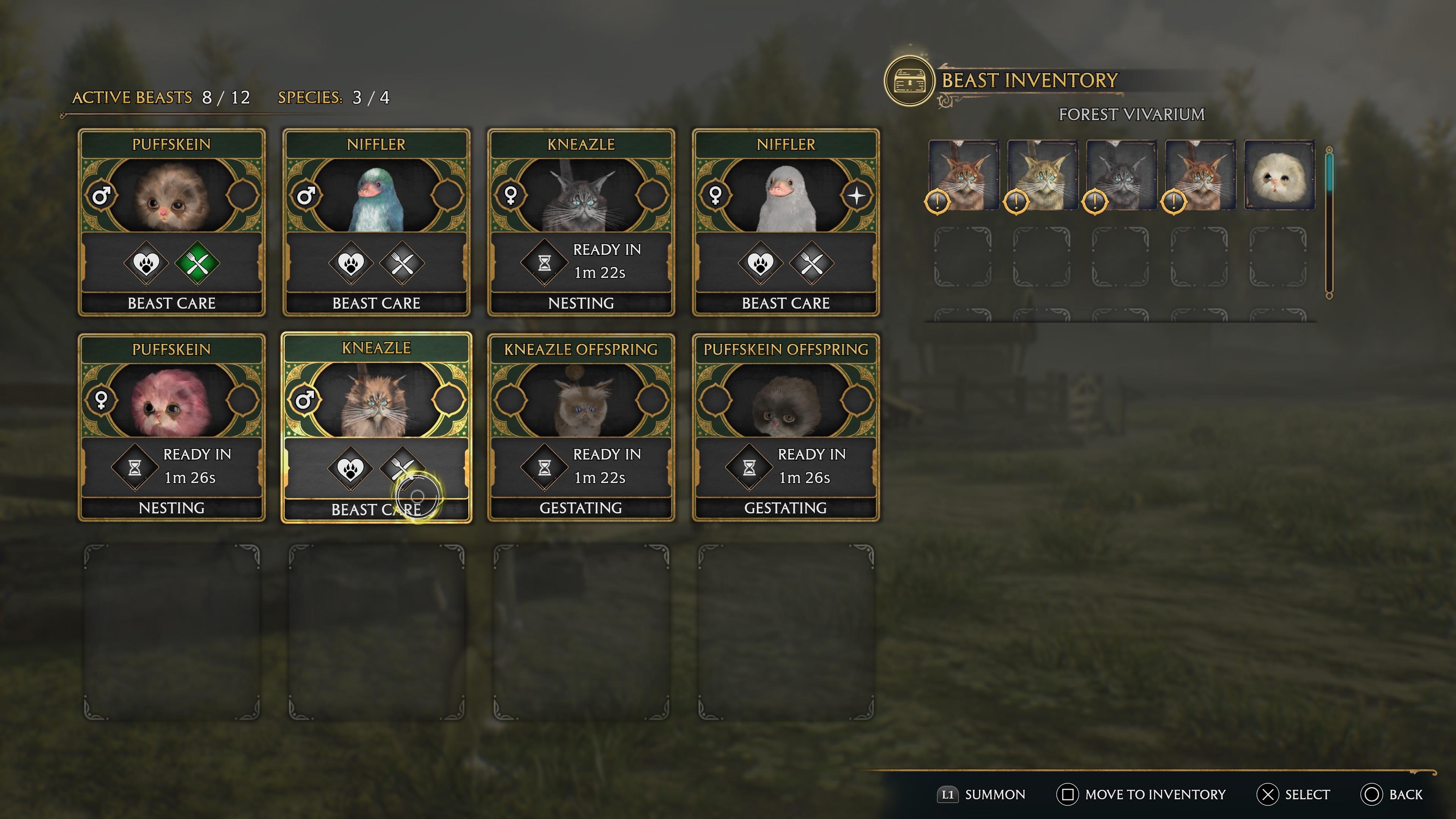Image resolution: width=1456 pixels, height=819 pixels.
Task: Open the white female Niffler card
Action: pyautogui.click(x=786, y=195)
